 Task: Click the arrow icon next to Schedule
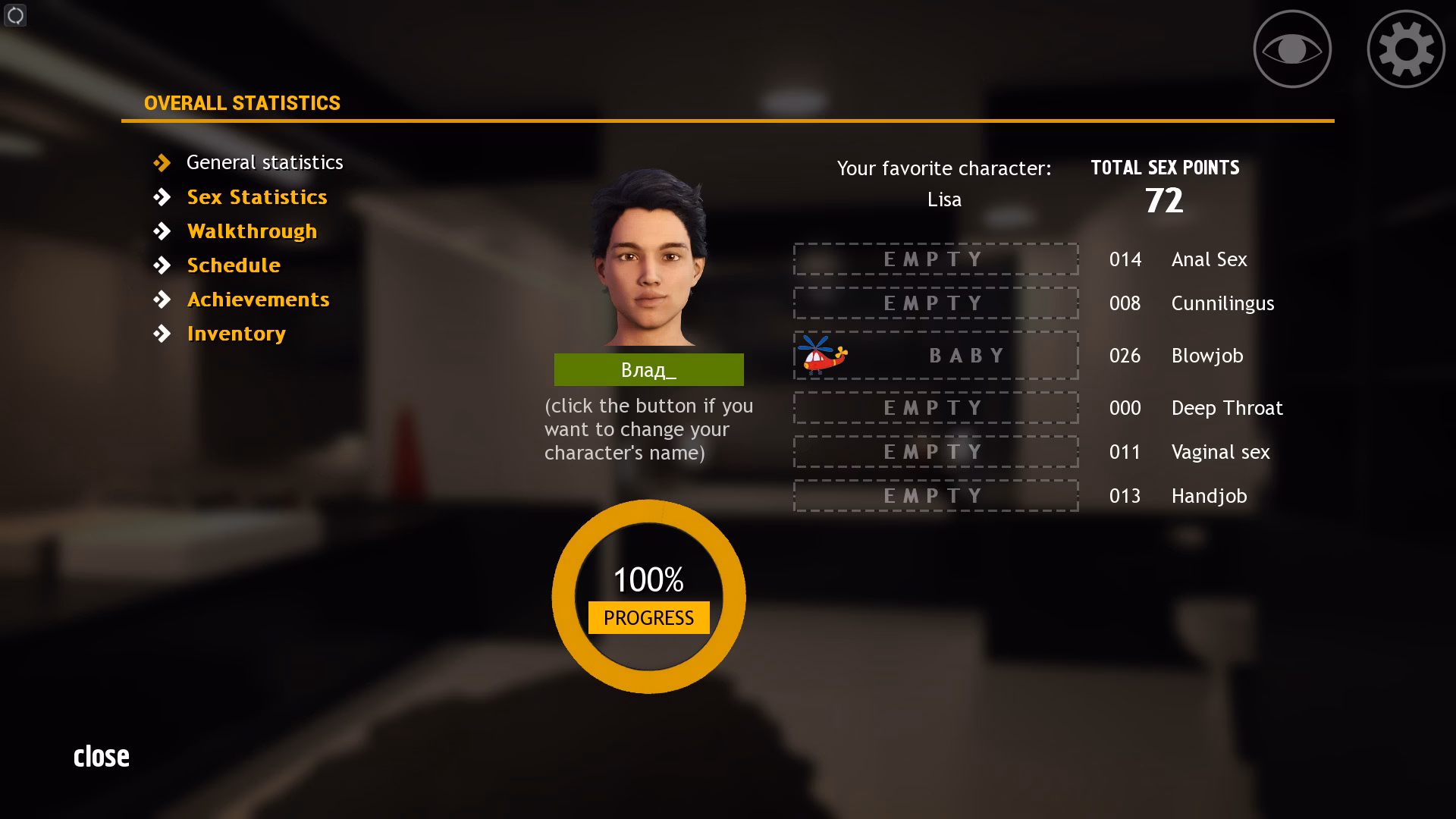(163, 265)
